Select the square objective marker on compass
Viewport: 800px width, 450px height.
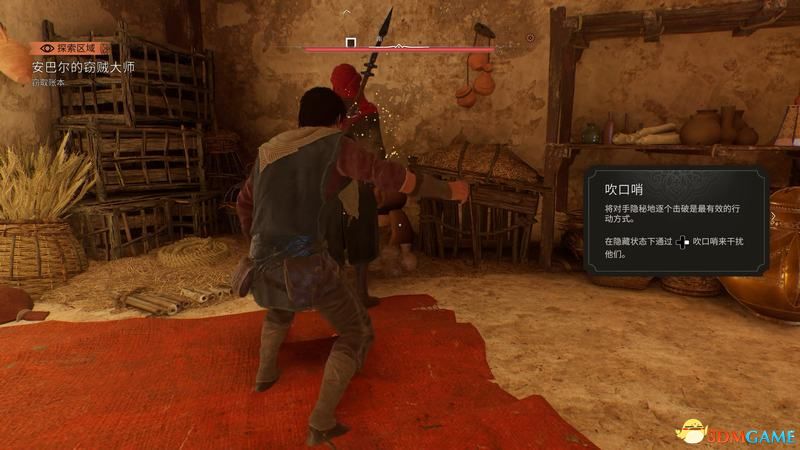tap(351, 43)
